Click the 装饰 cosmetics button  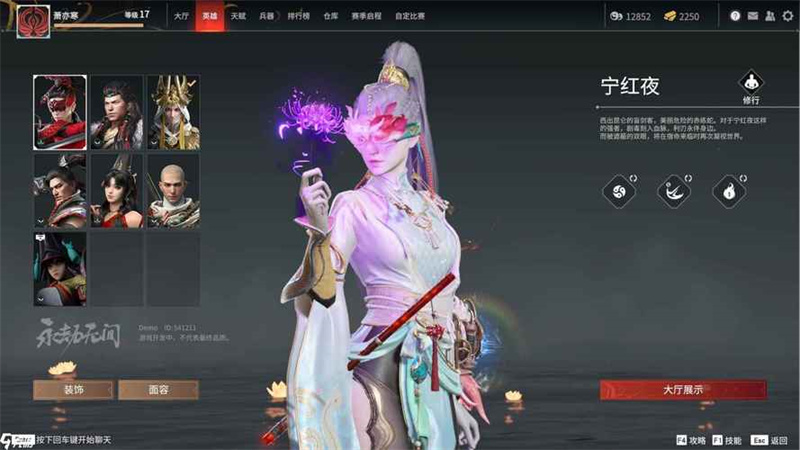pyautogui.click(x=73, y=390)
